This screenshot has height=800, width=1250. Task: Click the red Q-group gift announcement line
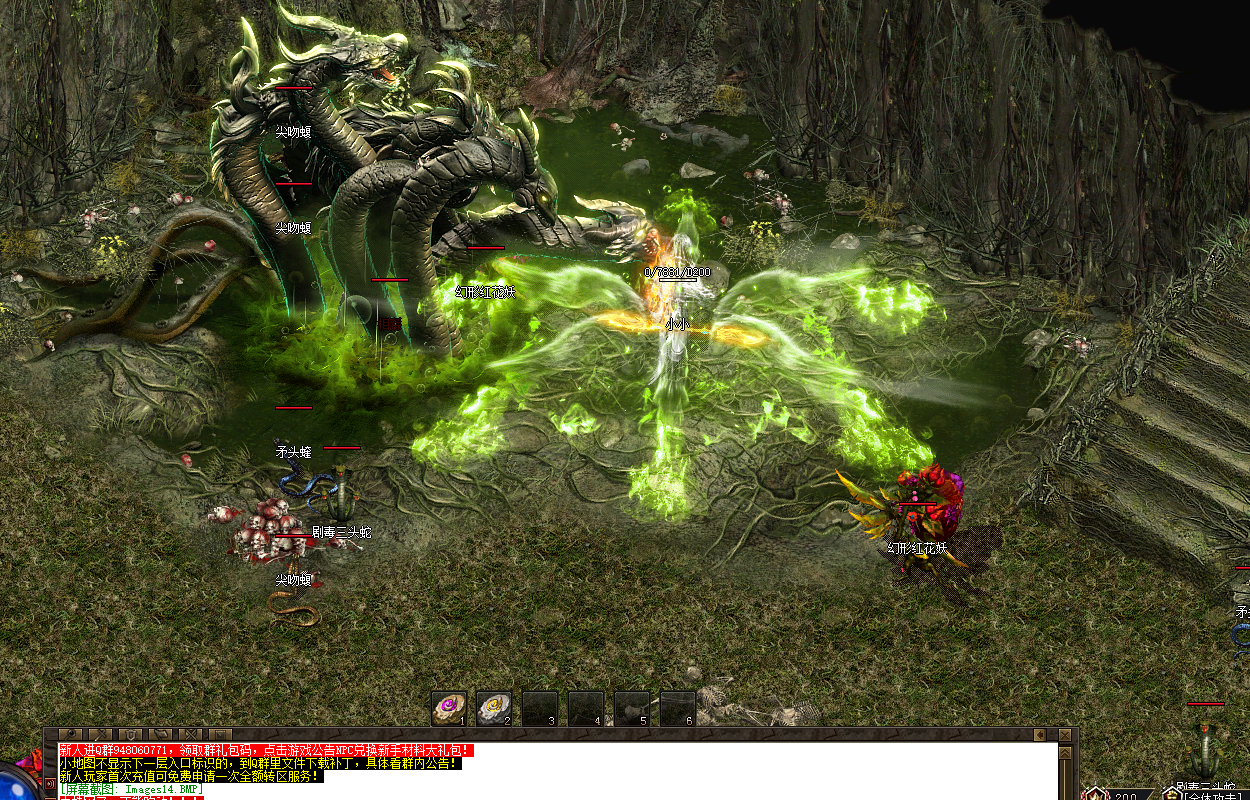pos(265,750)
